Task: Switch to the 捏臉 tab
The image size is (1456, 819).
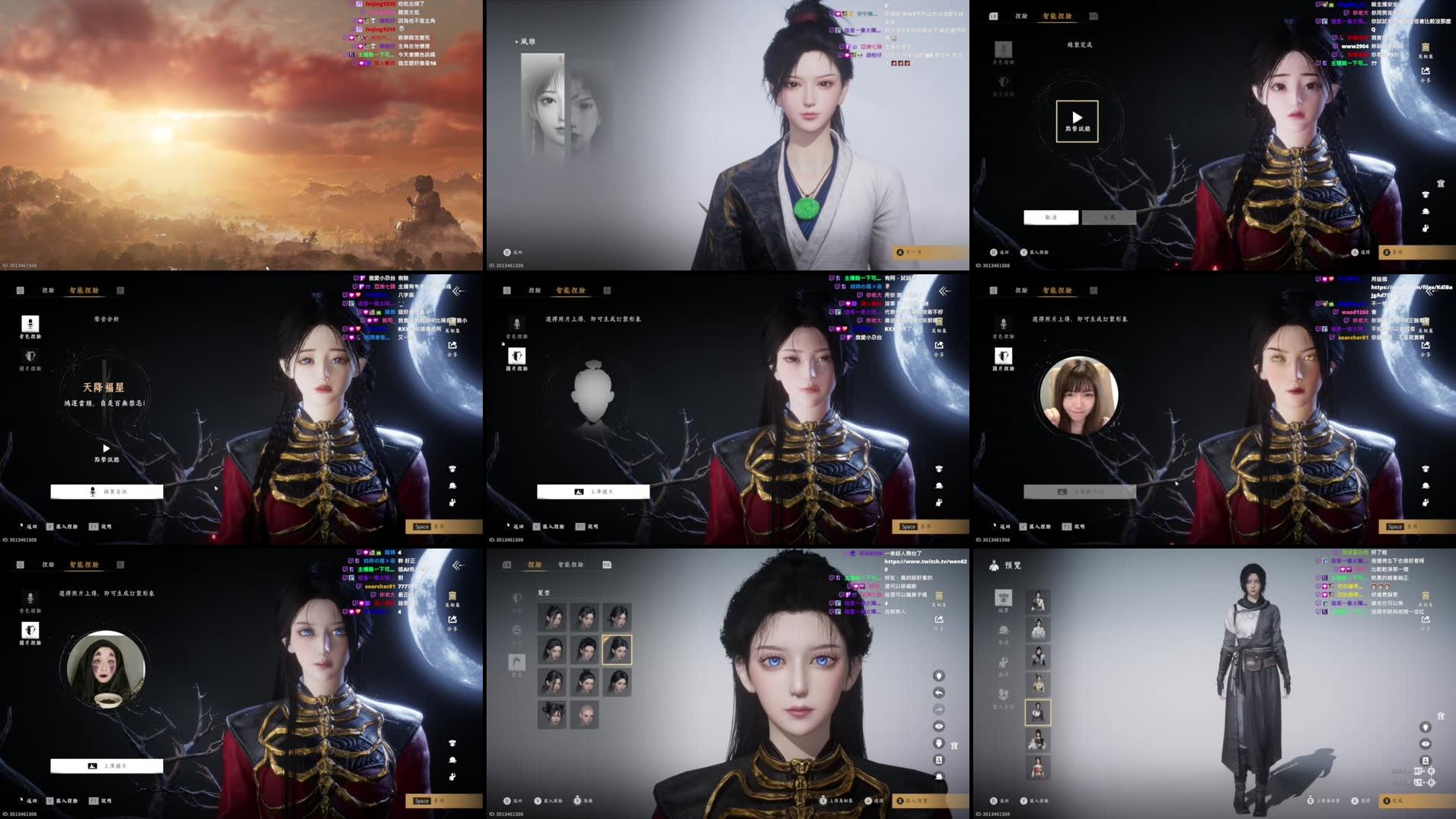Action: (533, 565)
